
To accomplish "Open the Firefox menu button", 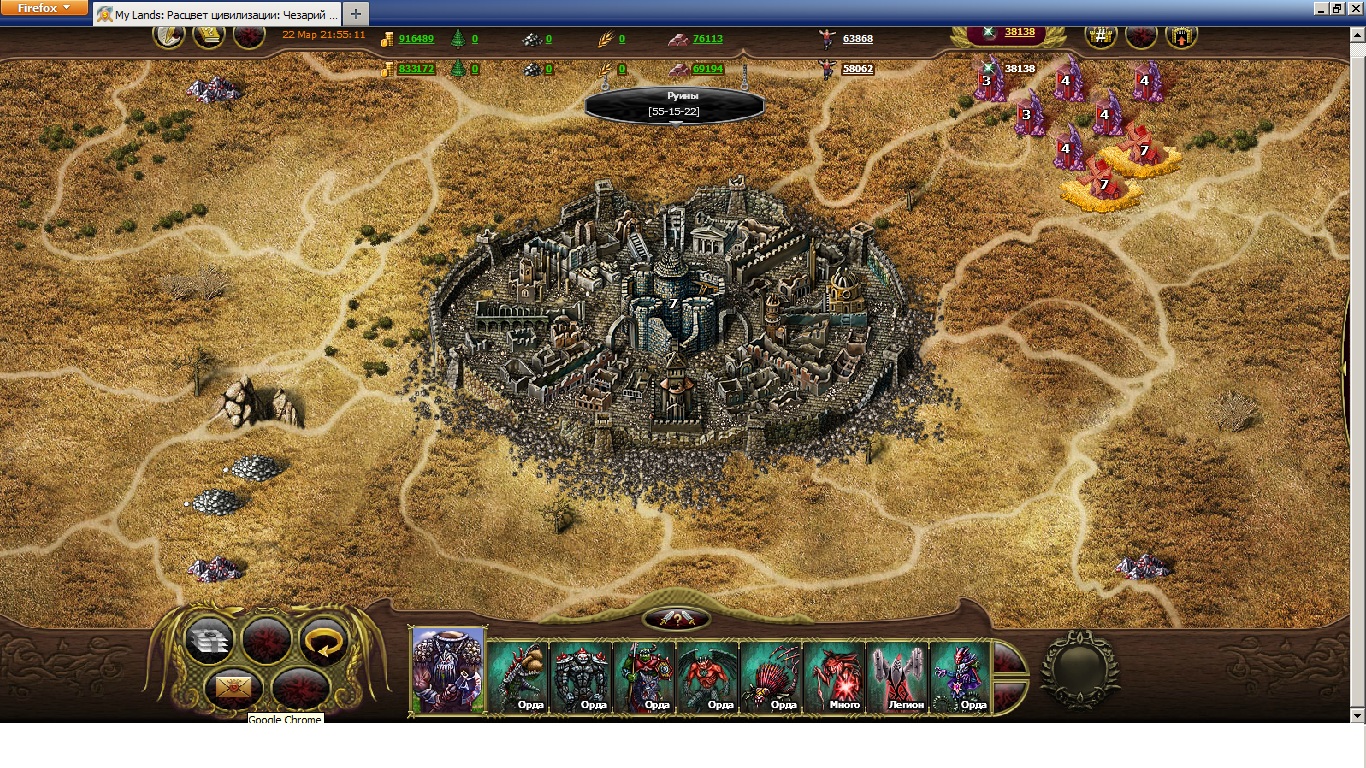I will coord(45,8).
